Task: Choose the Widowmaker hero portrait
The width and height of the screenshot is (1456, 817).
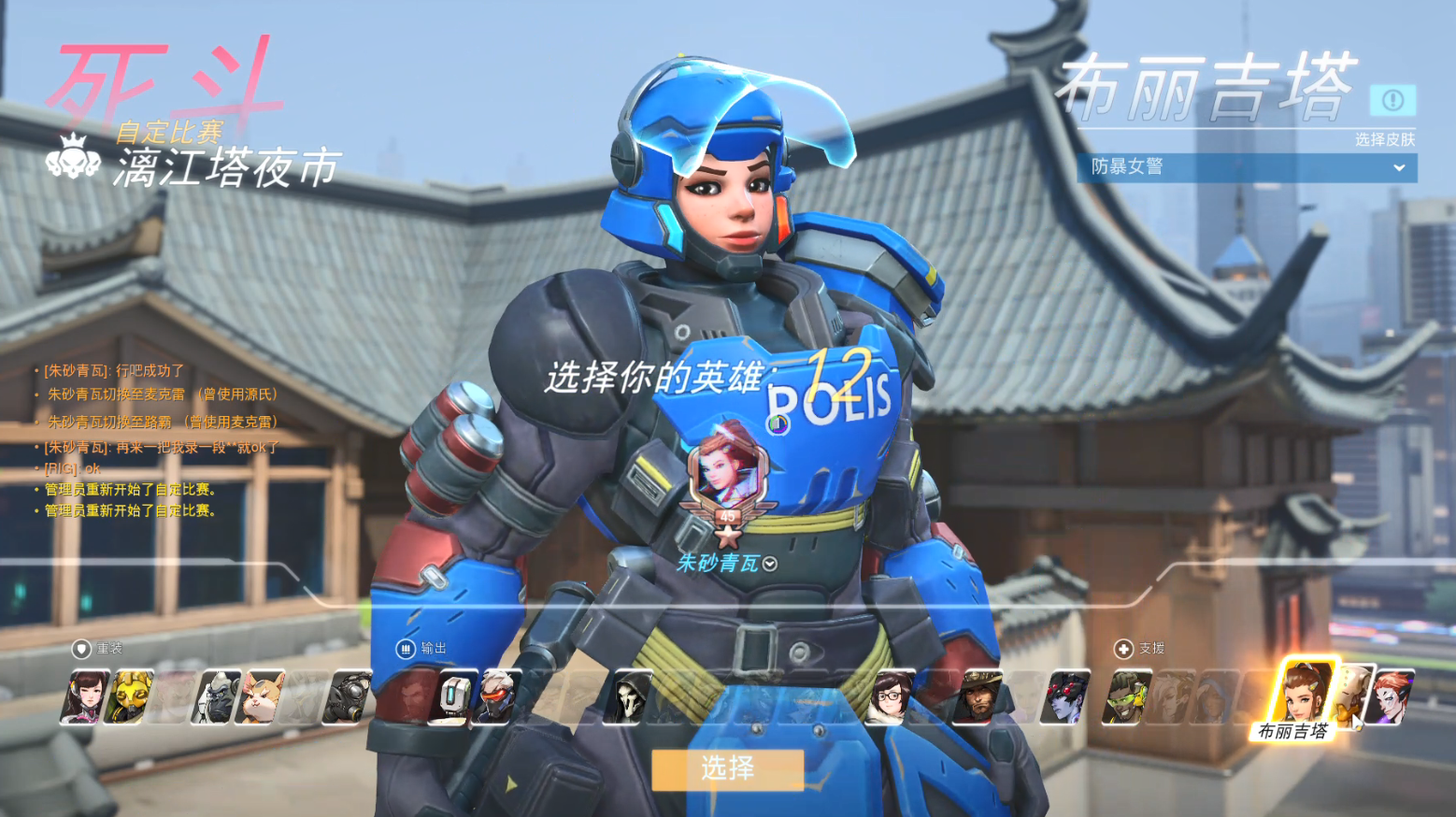Action: (1065, 697)
